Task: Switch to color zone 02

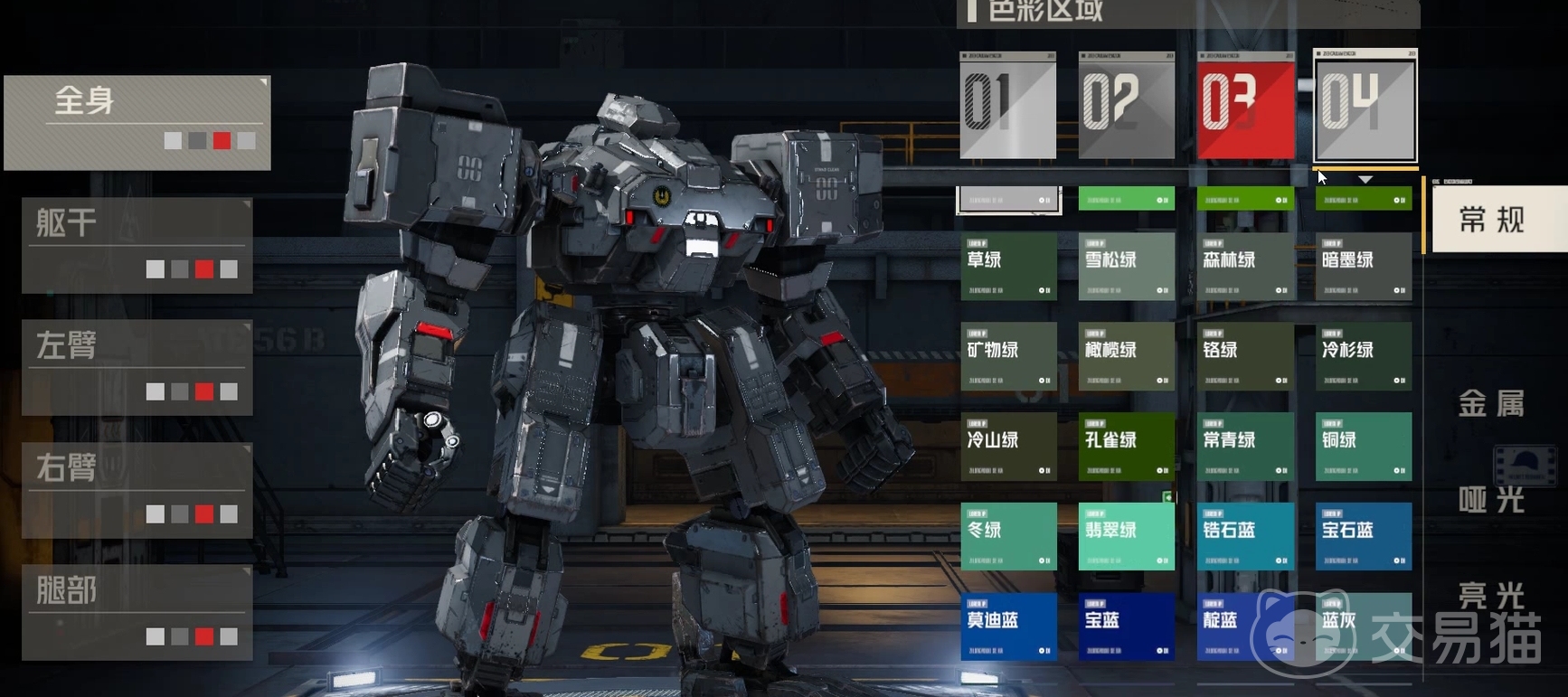Action: point(1126,106)
